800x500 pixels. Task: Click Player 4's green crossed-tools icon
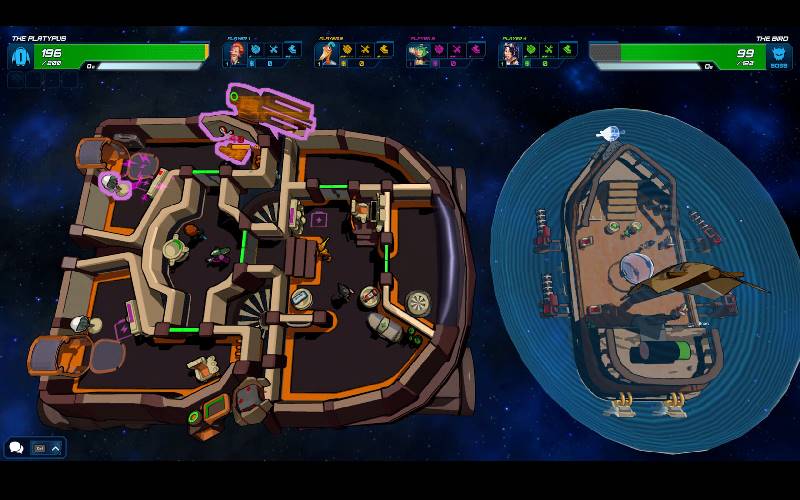tap(548, 49)
